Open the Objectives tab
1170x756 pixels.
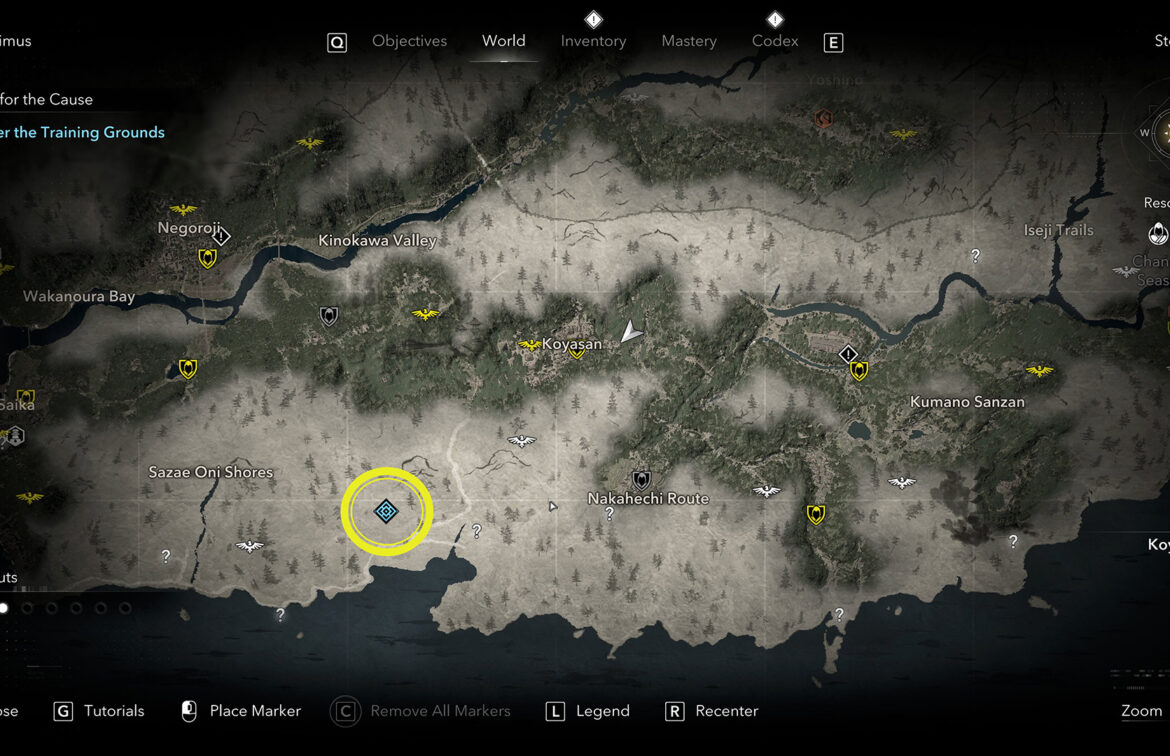click(409, 41)
